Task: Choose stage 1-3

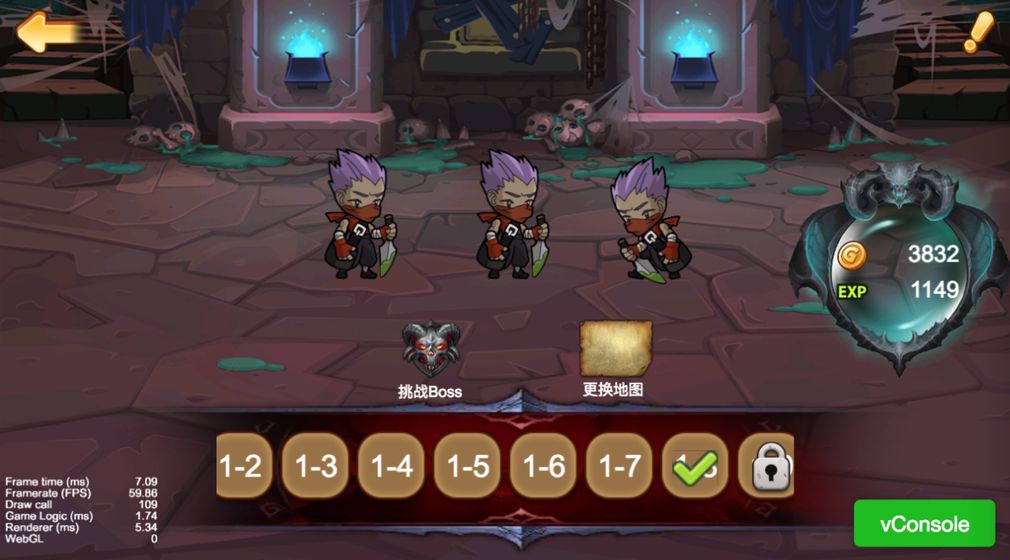Action: pyautogui.click(x=316, y=466)
